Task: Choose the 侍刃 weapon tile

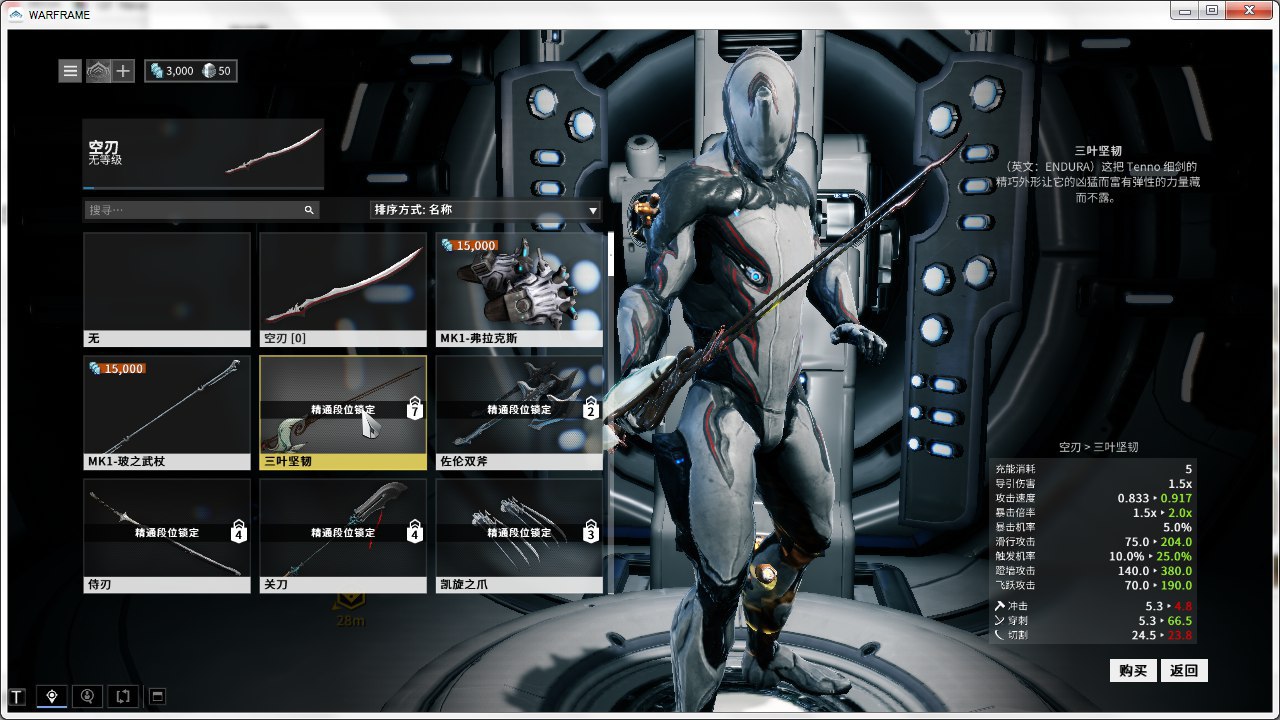Action: point(167,536)
